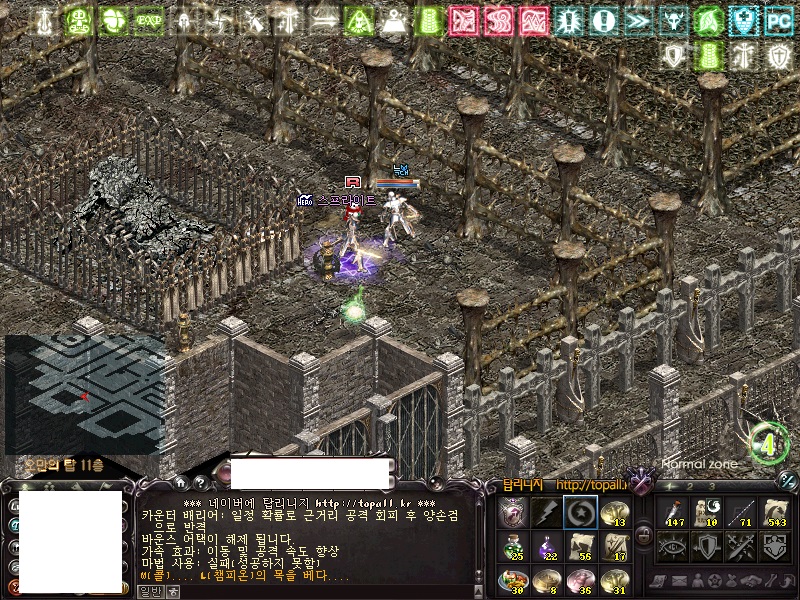Select the crescent star skill slot
800x600 pixels.
click(579, 513)
